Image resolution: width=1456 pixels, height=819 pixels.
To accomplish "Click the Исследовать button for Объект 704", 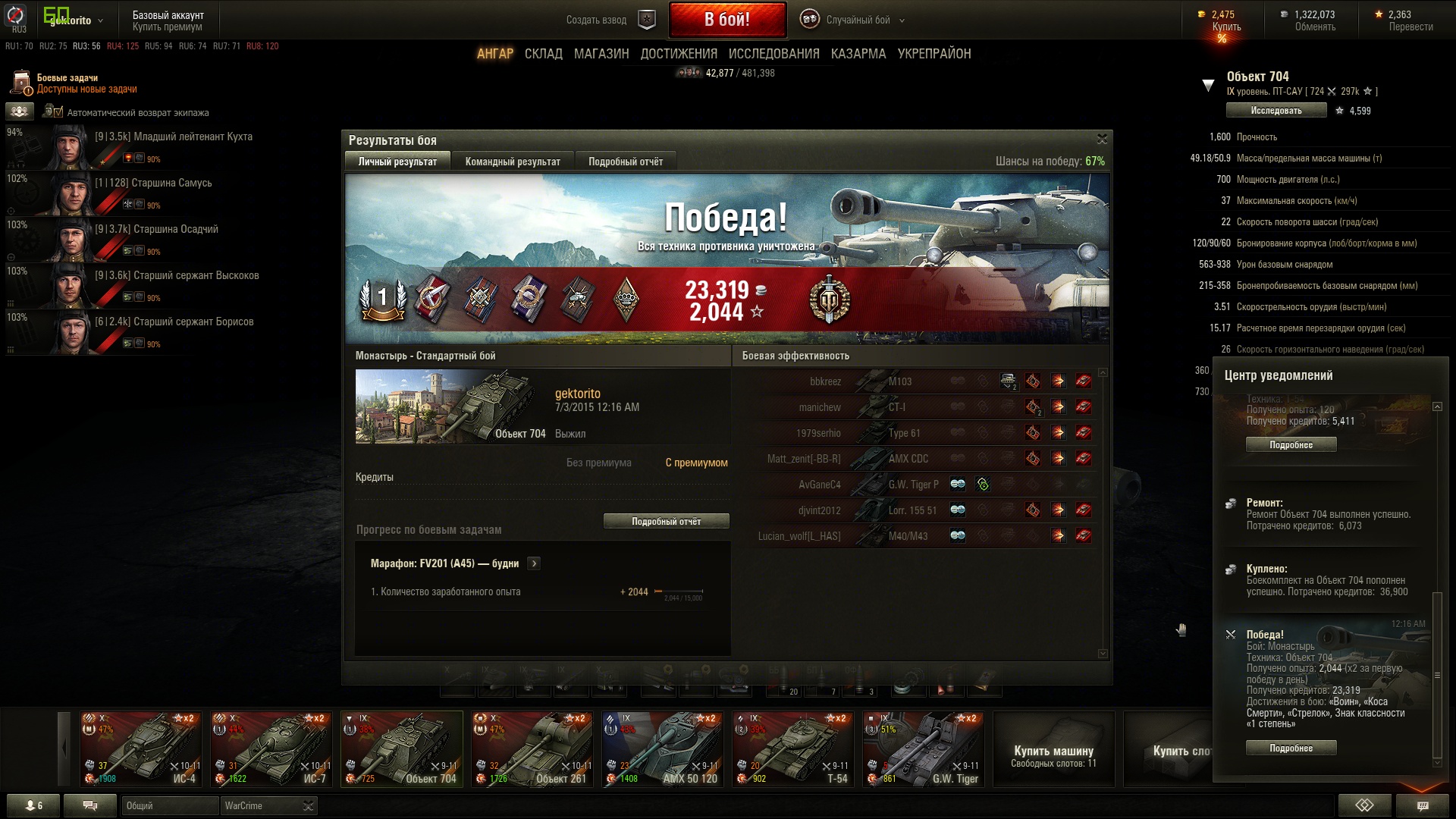I will pos(1276,111).
